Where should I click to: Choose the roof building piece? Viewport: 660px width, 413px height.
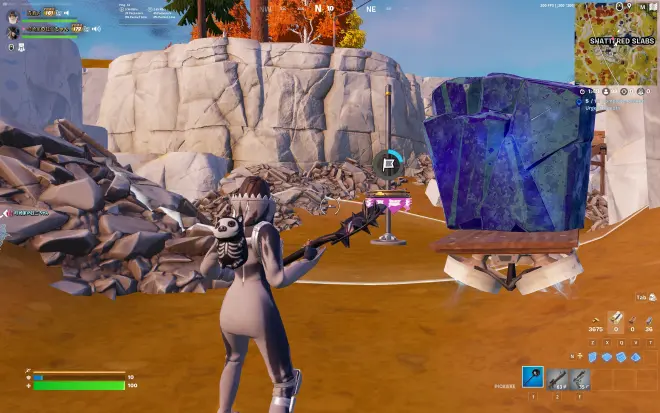coord(634,356)
